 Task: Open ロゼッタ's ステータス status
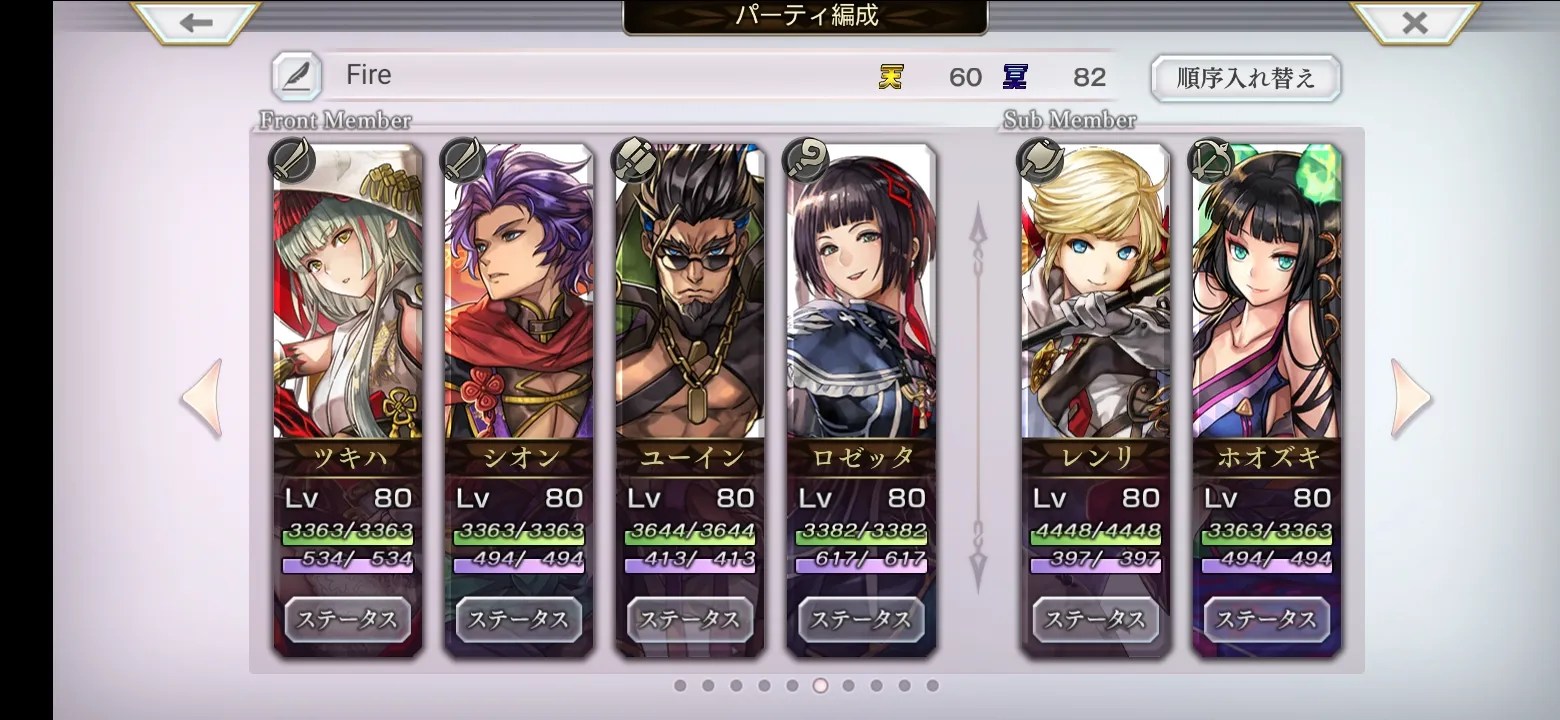click(x=861, y=619)
